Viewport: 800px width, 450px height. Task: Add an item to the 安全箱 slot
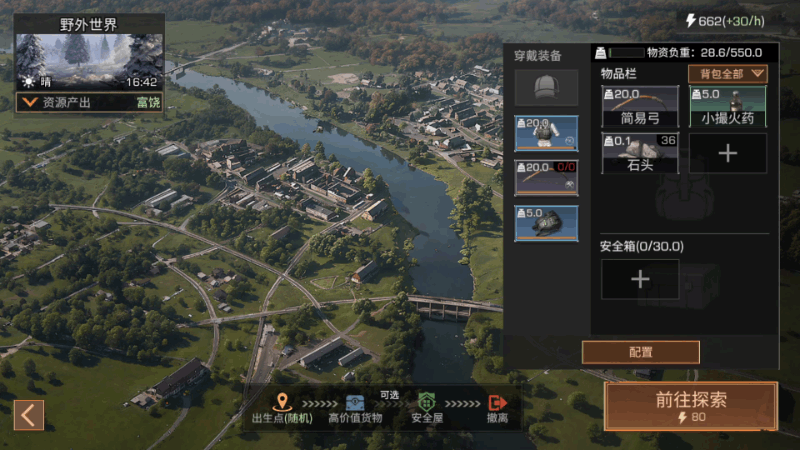[x=640, y=279]
